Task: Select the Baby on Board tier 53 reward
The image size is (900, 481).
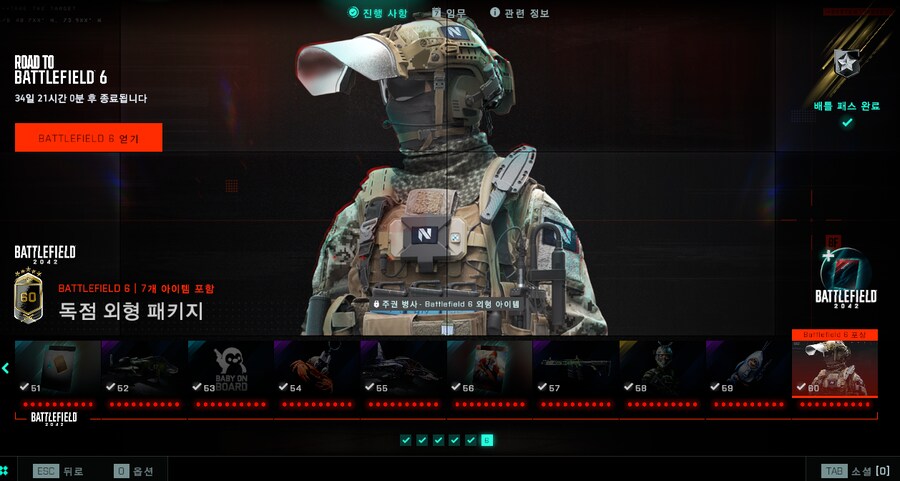Action: pos(230,368)
